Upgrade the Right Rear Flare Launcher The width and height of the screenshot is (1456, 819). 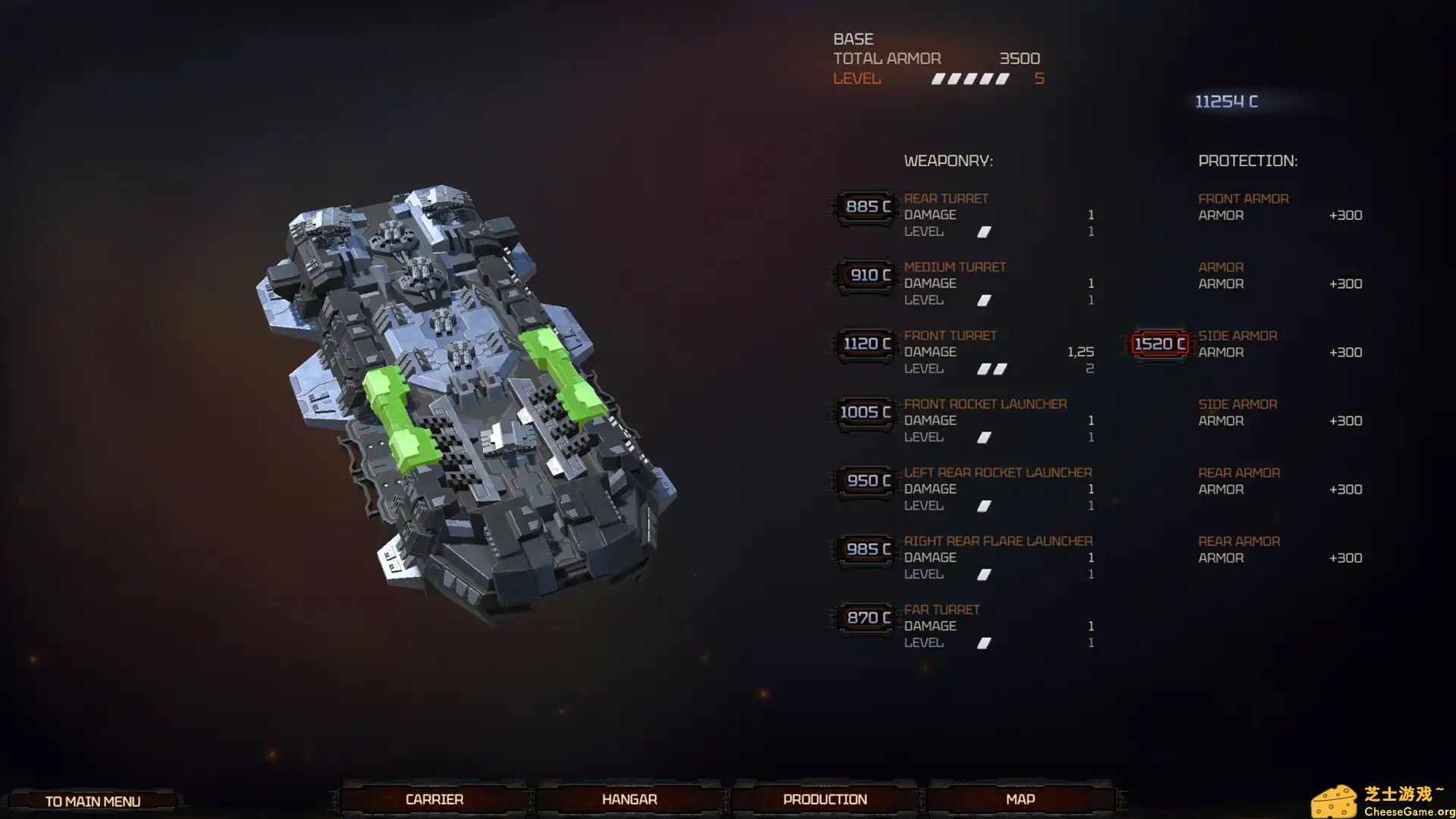[866, 550]
